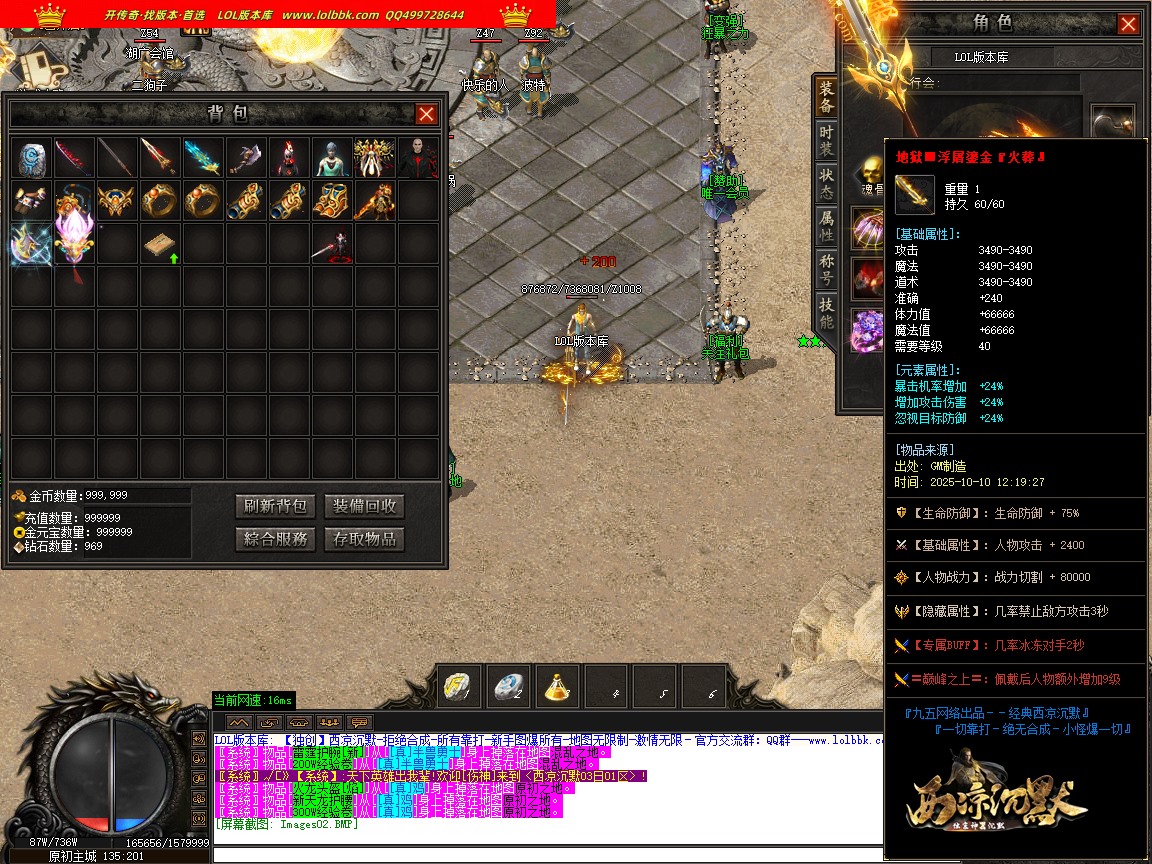The height and width of the screenshot is (864, 1152).
Task: Close the 角色 character panel
Action: tap(1128, 24)
